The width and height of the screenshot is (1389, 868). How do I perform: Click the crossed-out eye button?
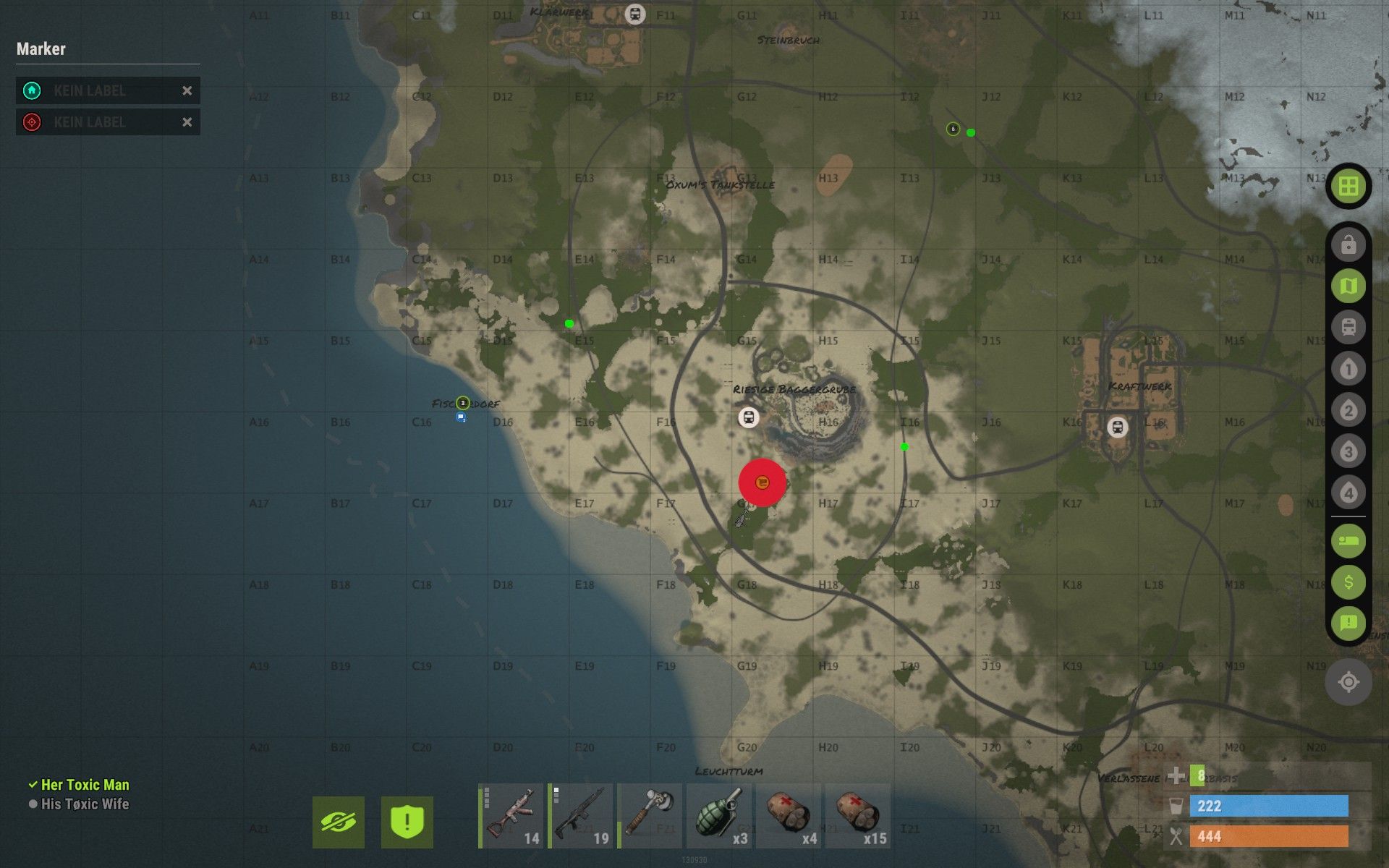[x=339, y=822]
